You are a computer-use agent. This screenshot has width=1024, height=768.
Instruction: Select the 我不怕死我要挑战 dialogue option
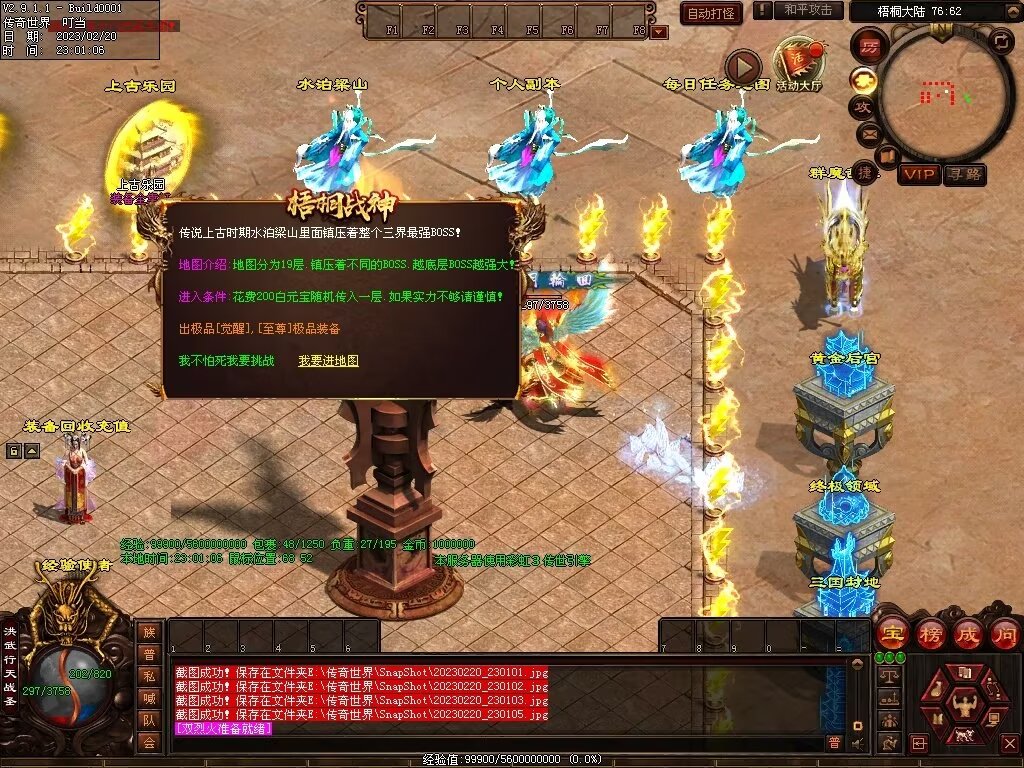(226, 361)
